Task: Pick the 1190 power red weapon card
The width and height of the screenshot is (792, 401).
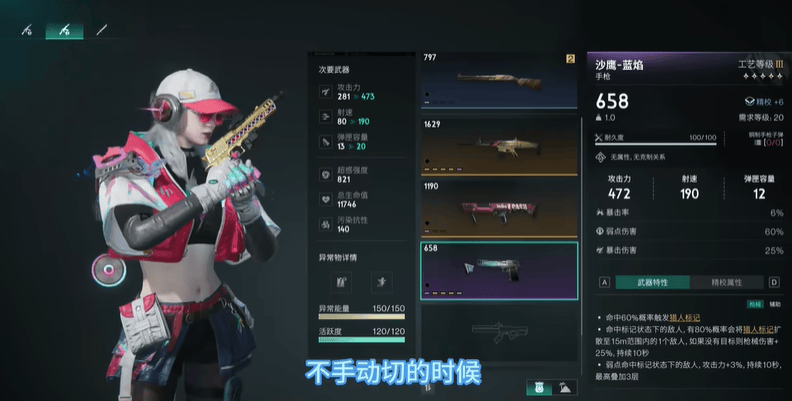Action: coord(498,208)
